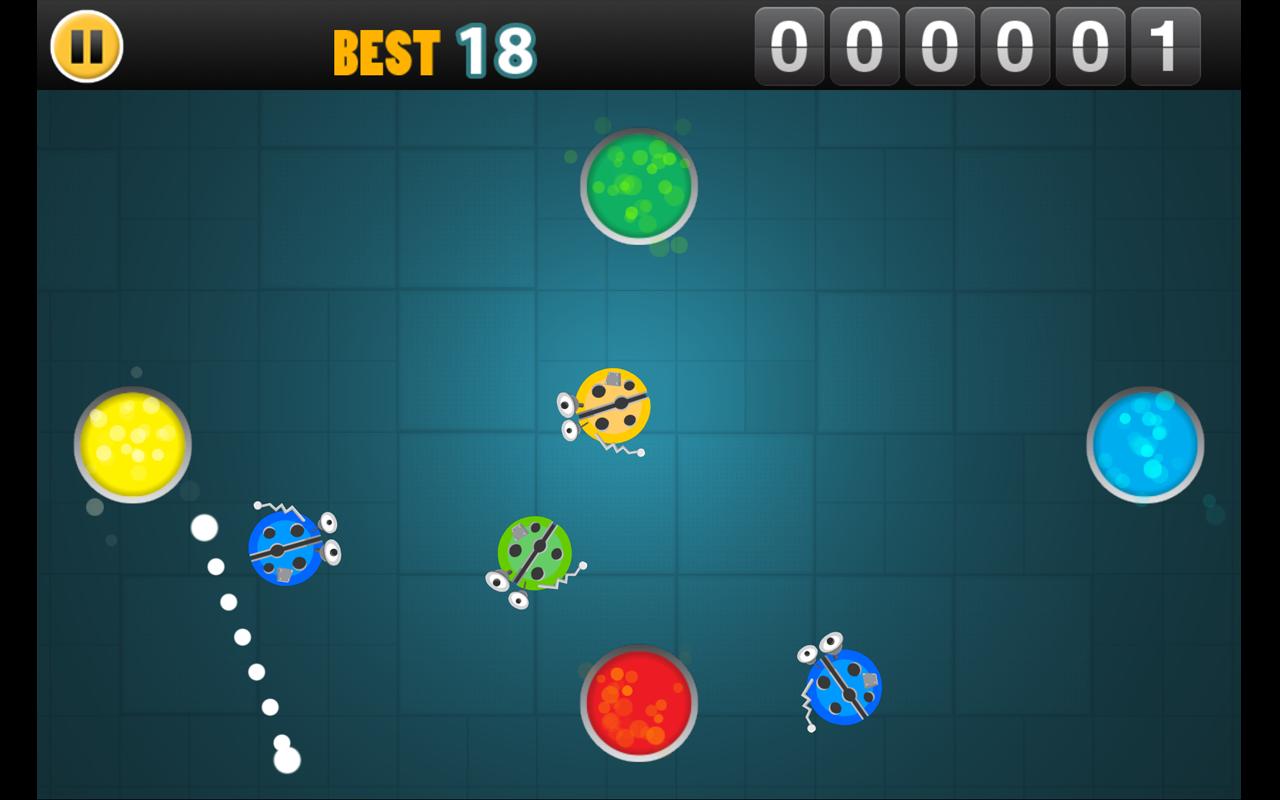Tap the green ladybug's eyes
The height and width of the screenshot is (800, 1280).
pos(510,590)
